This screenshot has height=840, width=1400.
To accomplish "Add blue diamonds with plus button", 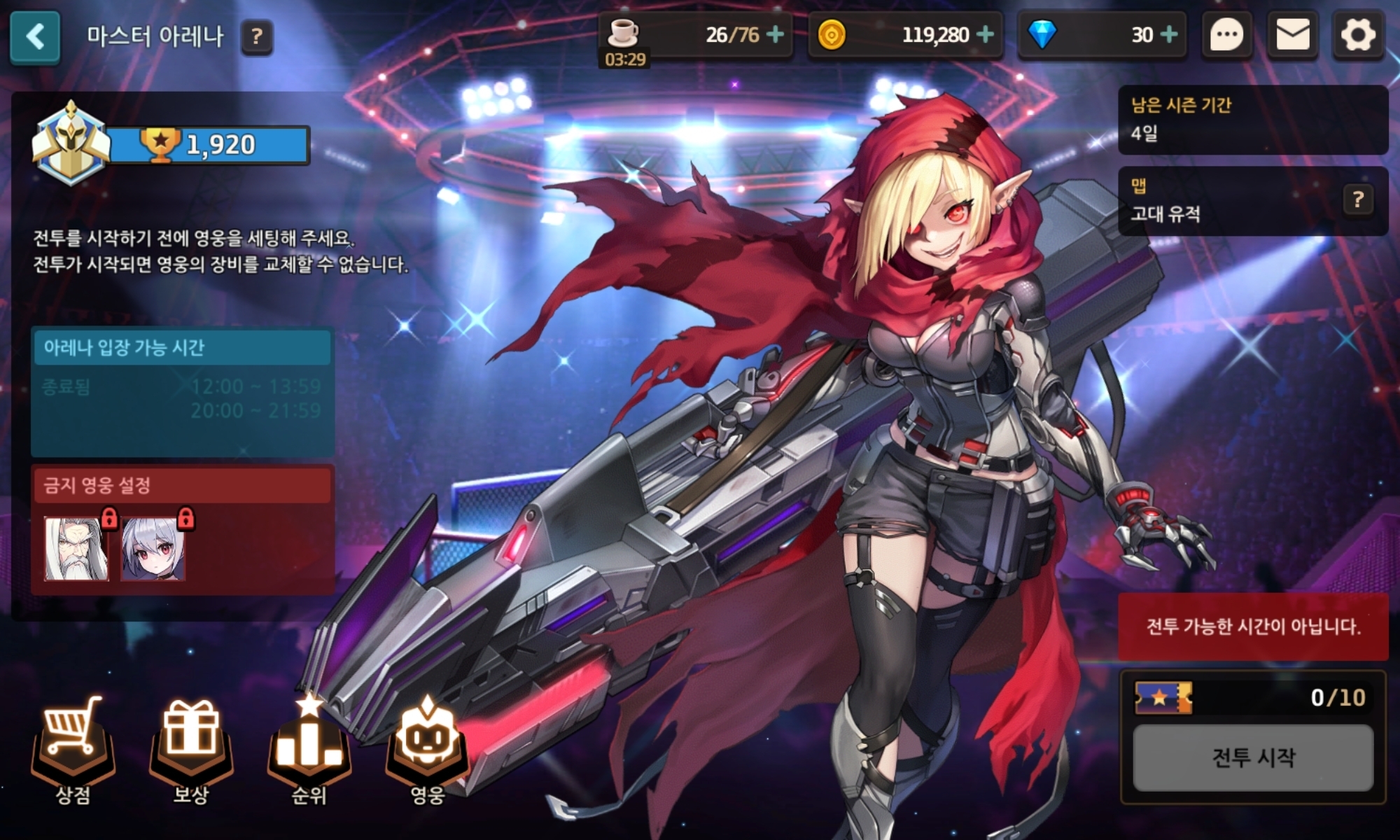I will pos(1169,34).
